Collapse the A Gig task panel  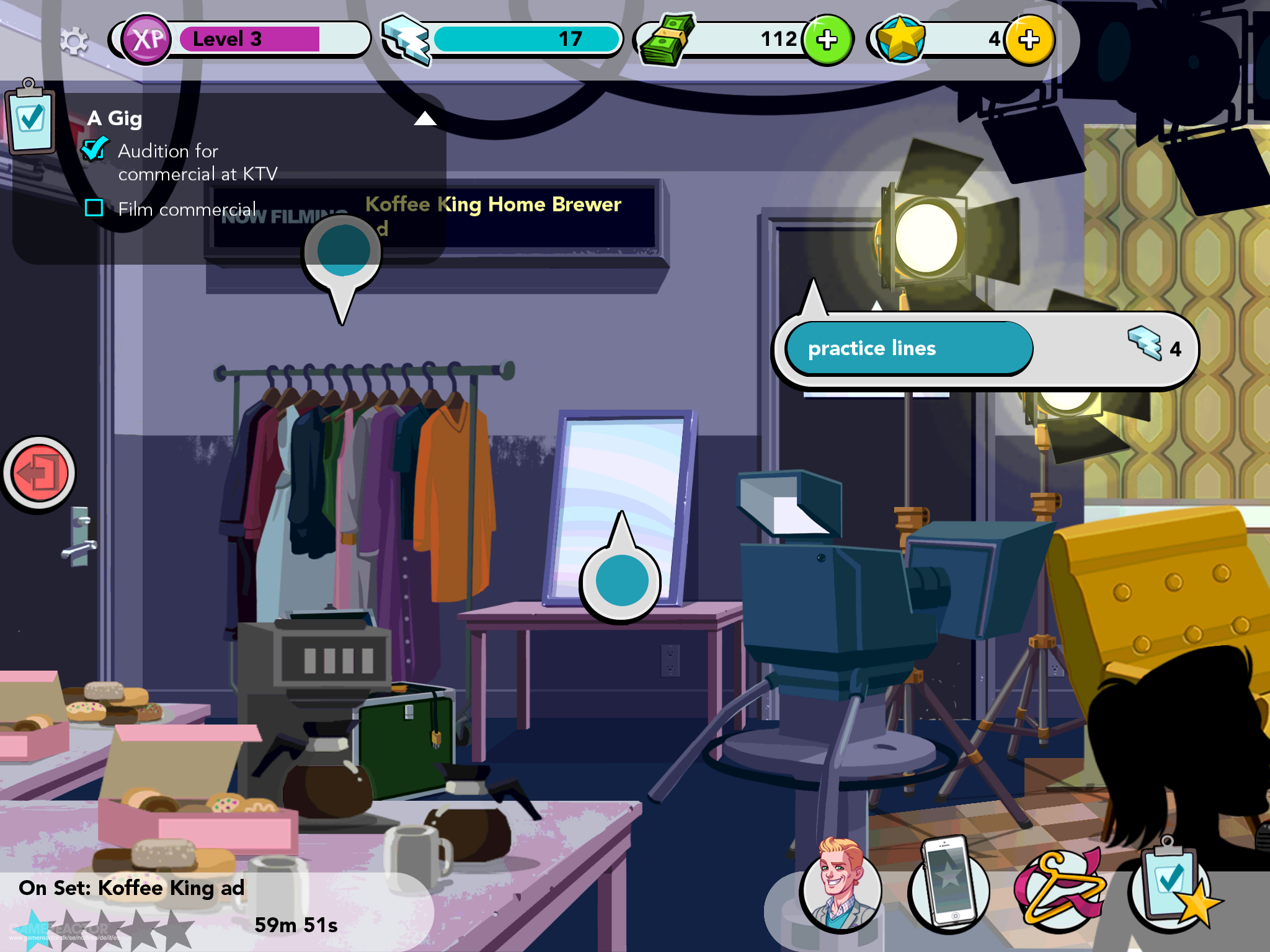coord(425,118)
